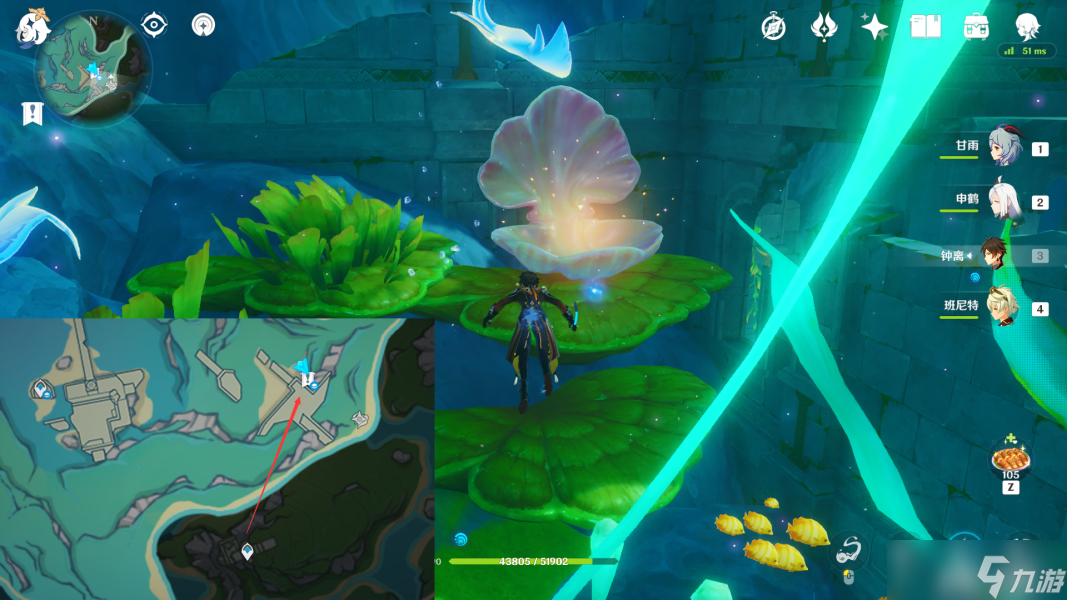
Task: Switch to party member 甘雨
Action: [1003, 148]
